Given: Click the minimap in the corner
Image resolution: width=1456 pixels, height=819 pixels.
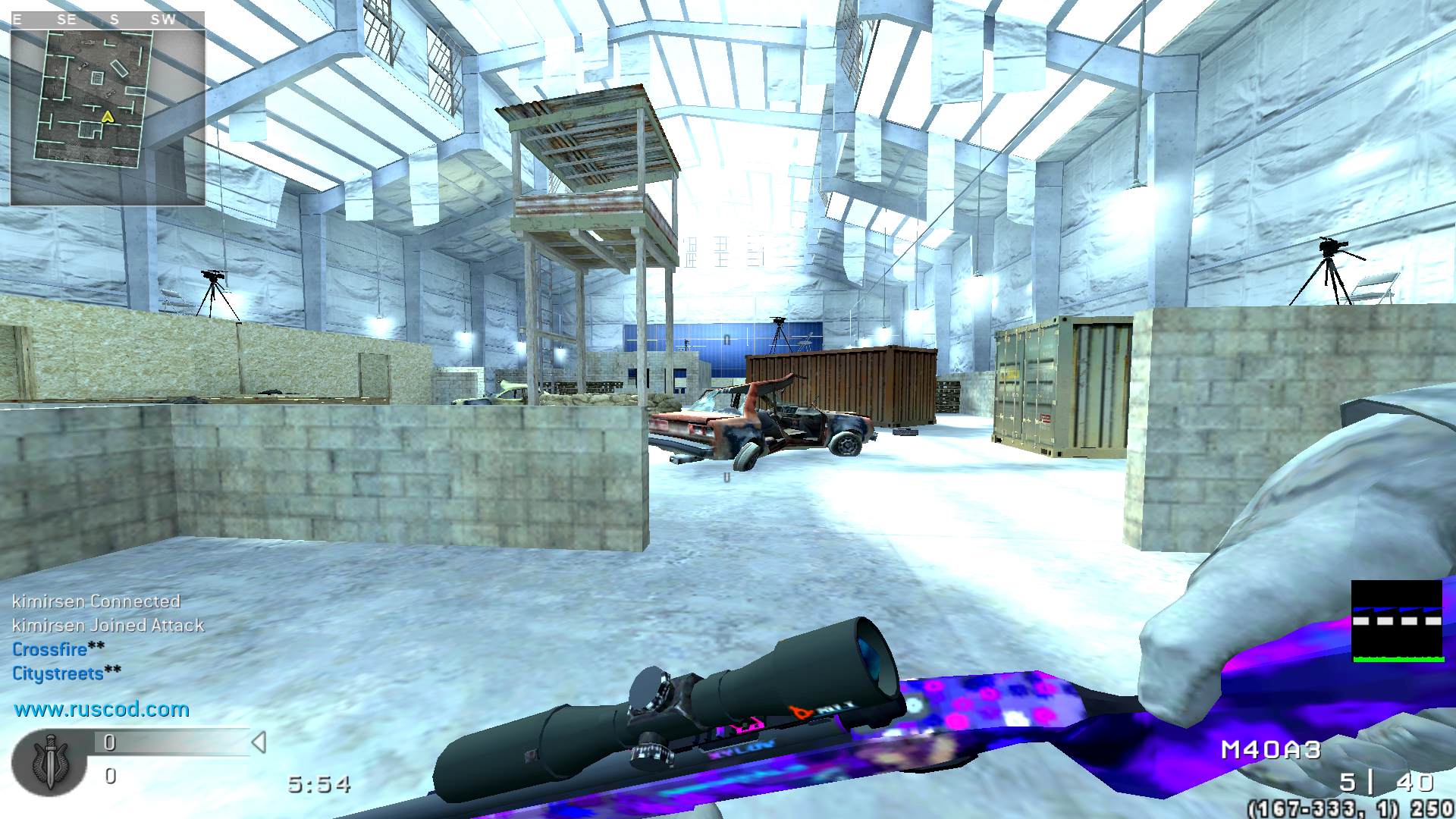Looking at the screenshot, I should pos(107,108).
